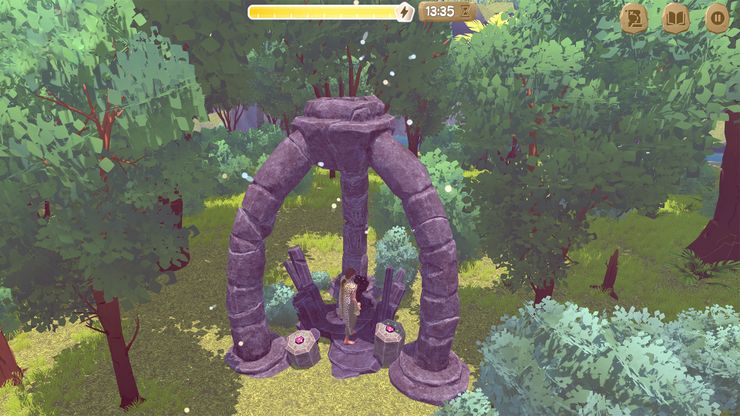Viewport: 740px width, 416px height.
Task: Open the treasure map icon
Action: [x=634, y=18]
